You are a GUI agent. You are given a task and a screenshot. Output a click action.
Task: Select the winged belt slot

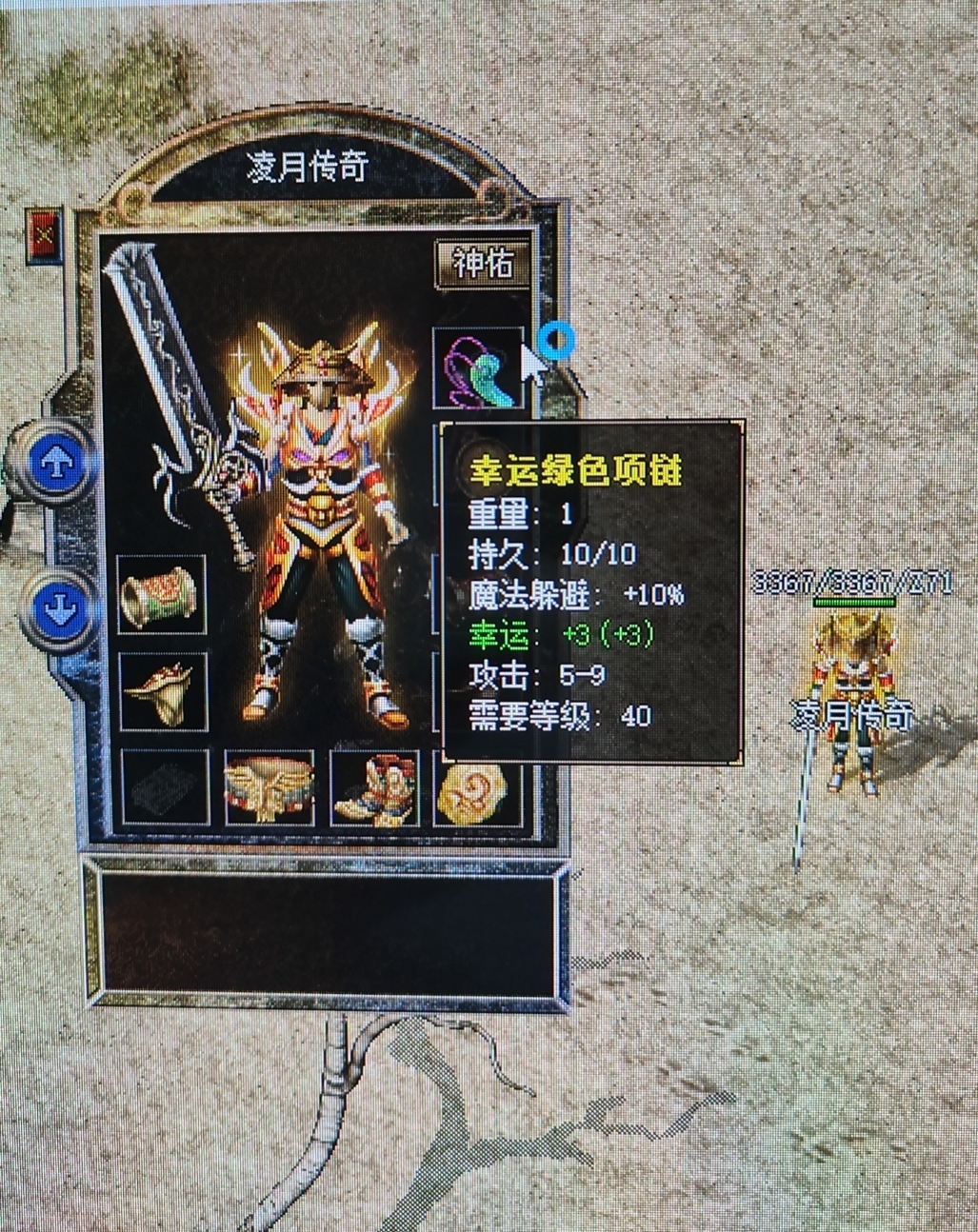pyautogui.click(x=269, y=787)
